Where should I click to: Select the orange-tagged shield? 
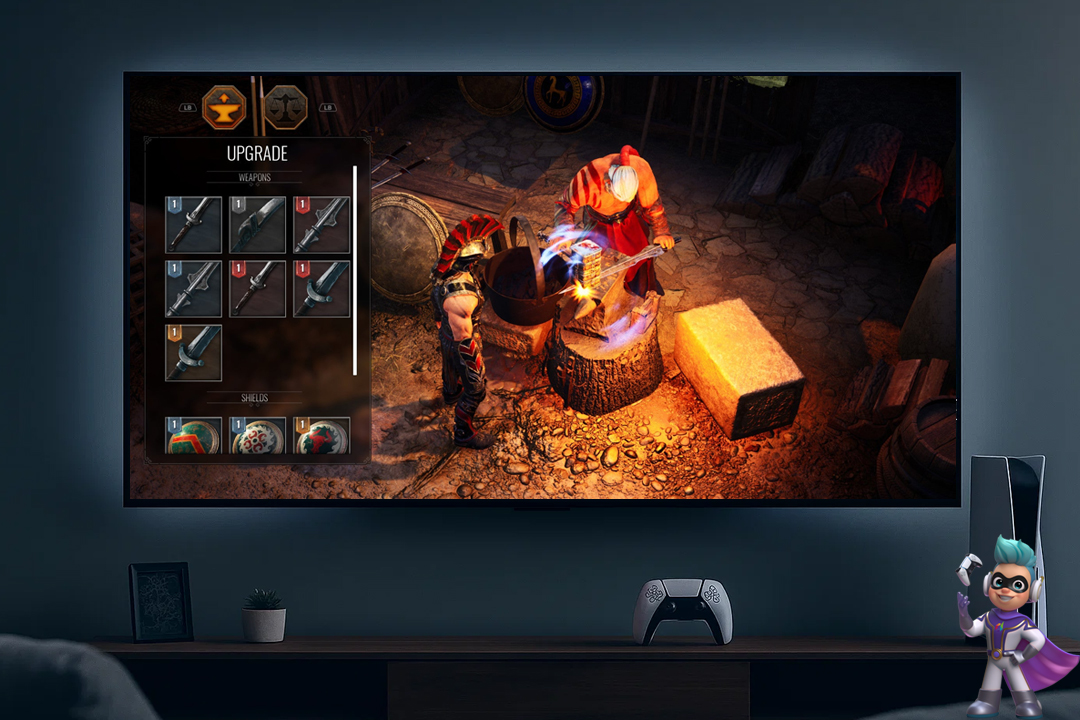(x=321, y=436)
